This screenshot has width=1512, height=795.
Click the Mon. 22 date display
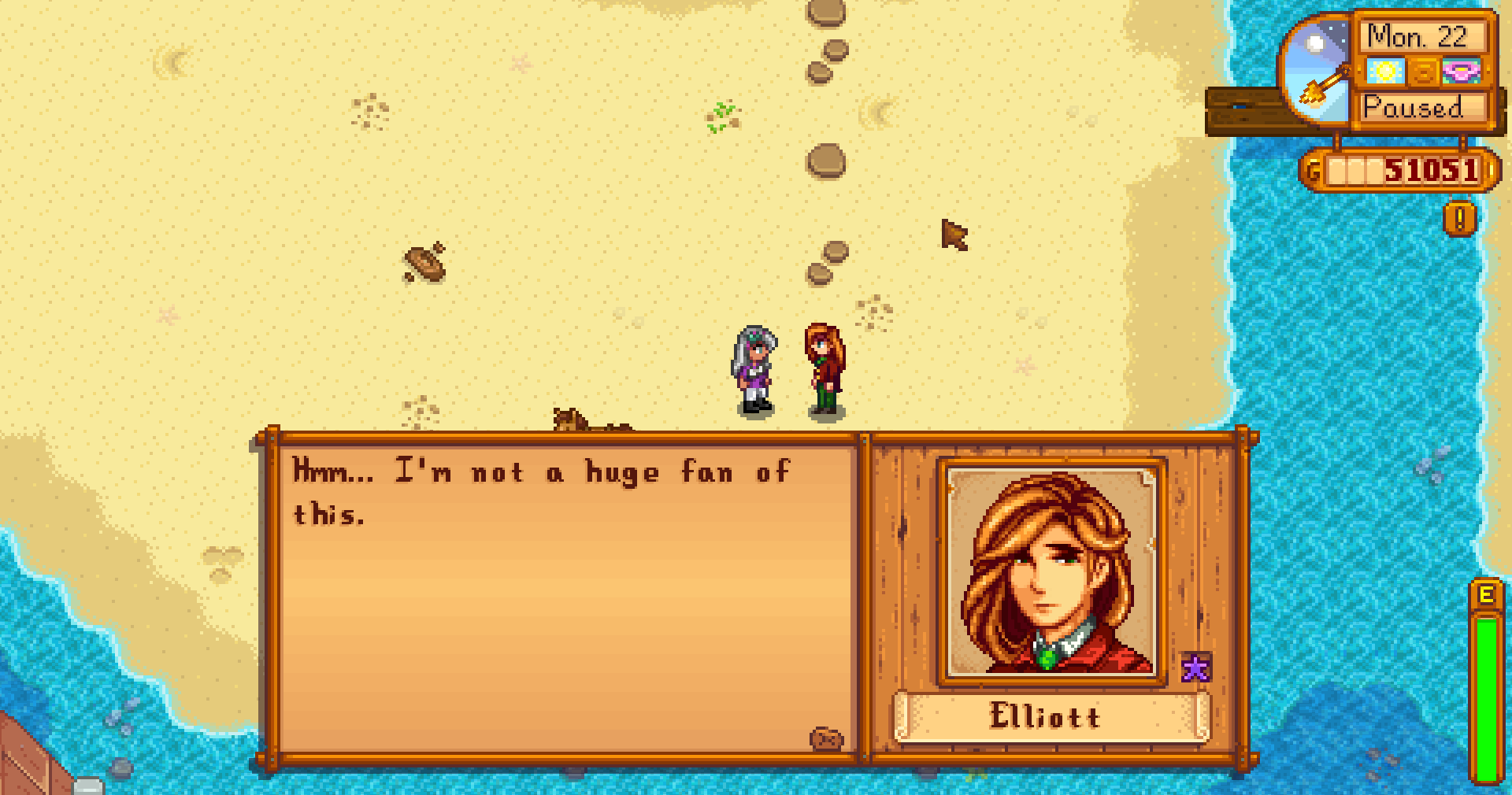(1417, 35)
